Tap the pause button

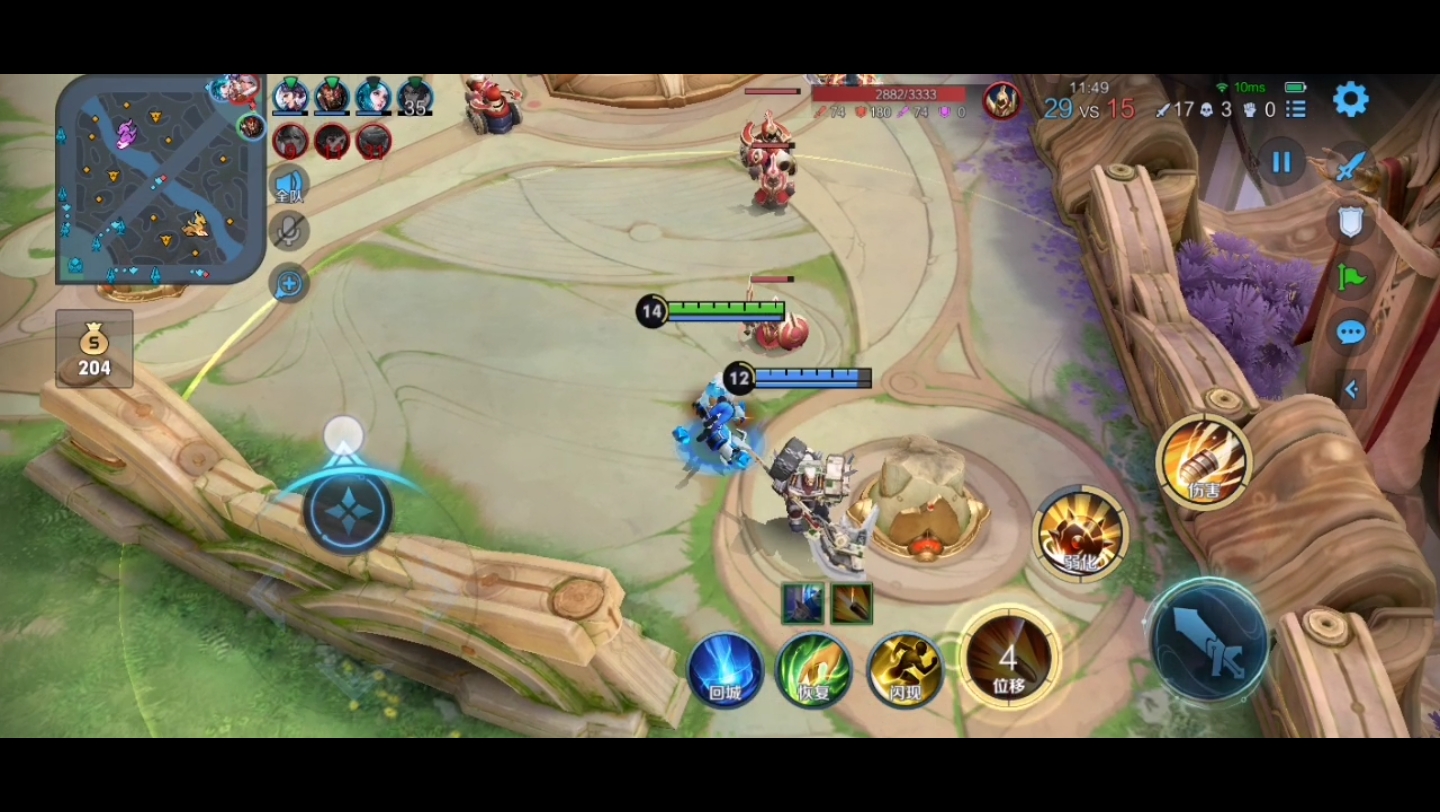[1282, 162]
